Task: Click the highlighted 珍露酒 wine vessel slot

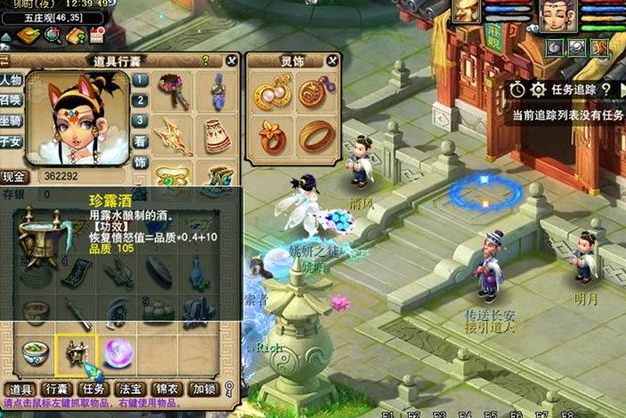Action: (x=77, y=351)
